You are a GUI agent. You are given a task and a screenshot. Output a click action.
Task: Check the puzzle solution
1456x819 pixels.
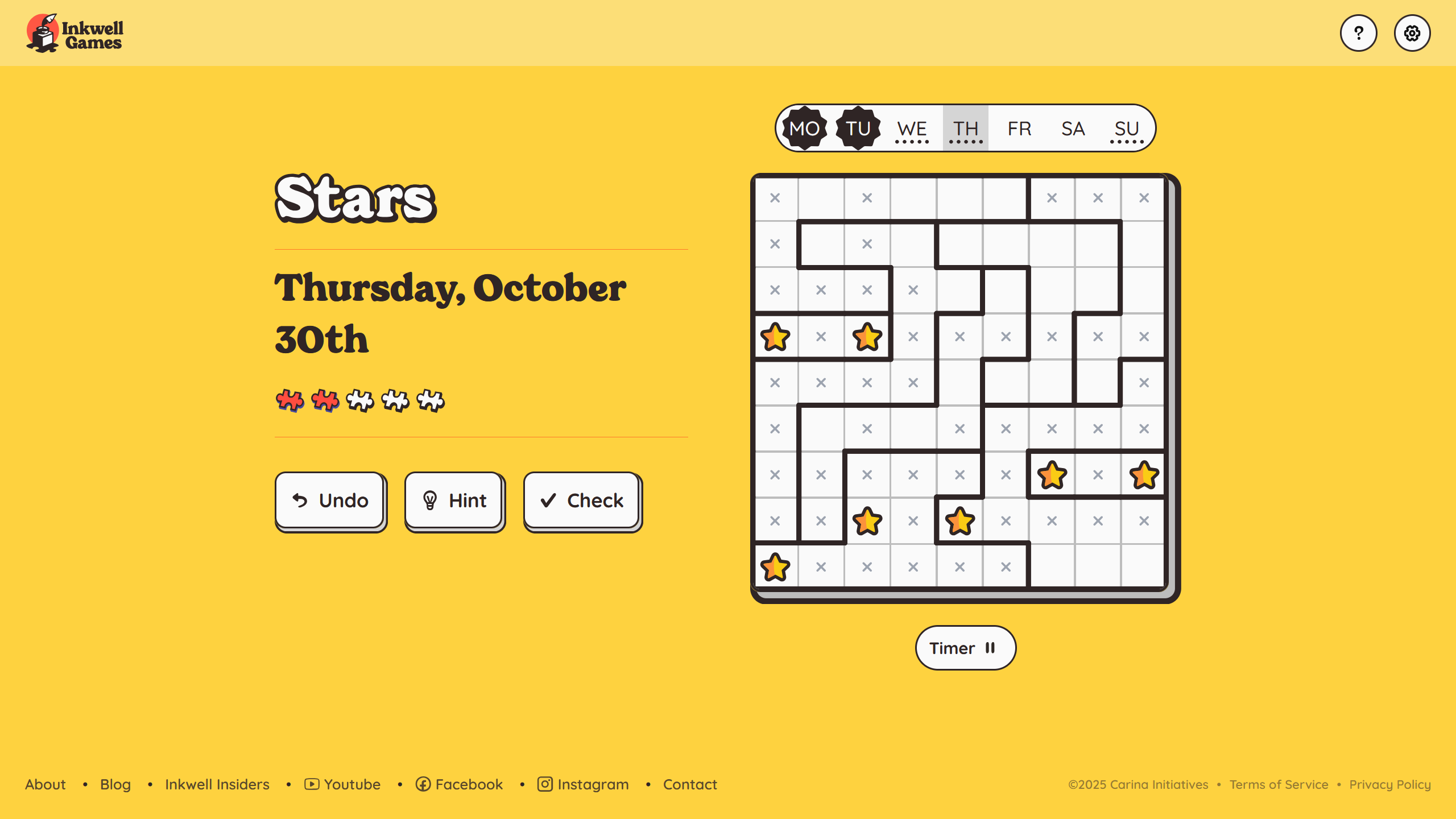tap(581, 500)
